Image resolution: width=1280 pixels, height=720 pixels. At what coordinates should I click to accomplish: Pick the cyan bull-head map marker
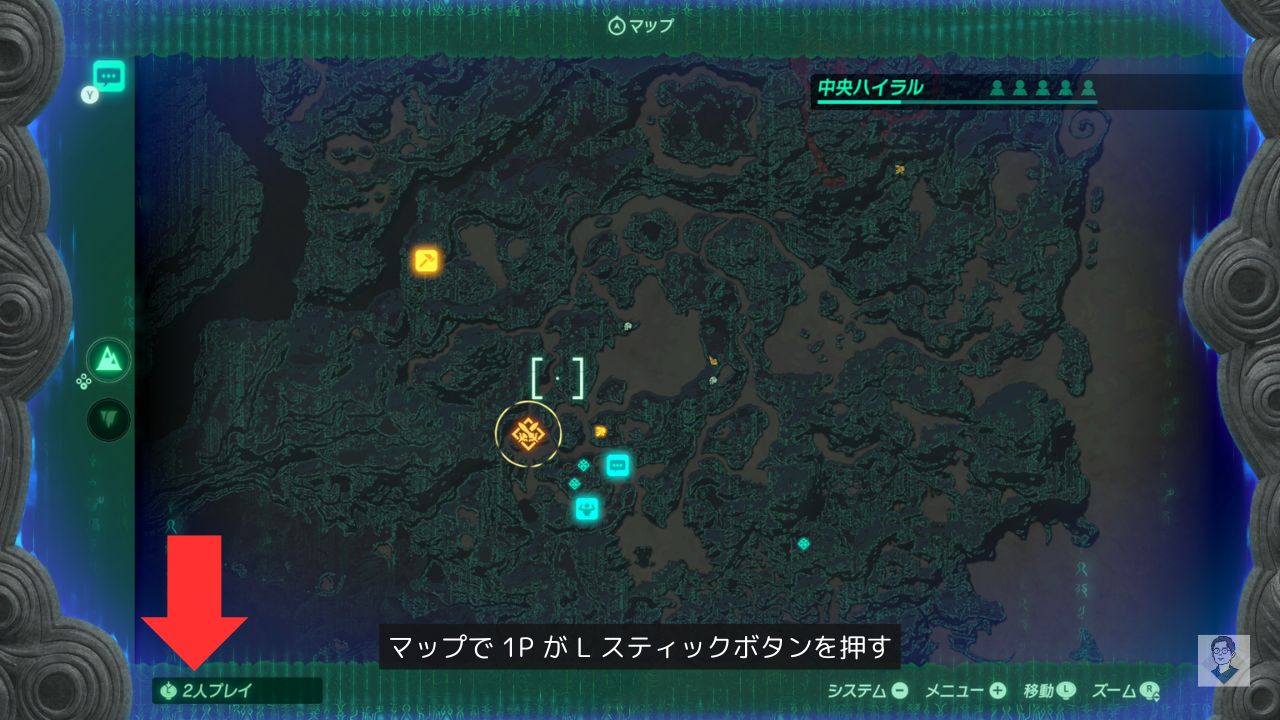(x=587, y=508)
